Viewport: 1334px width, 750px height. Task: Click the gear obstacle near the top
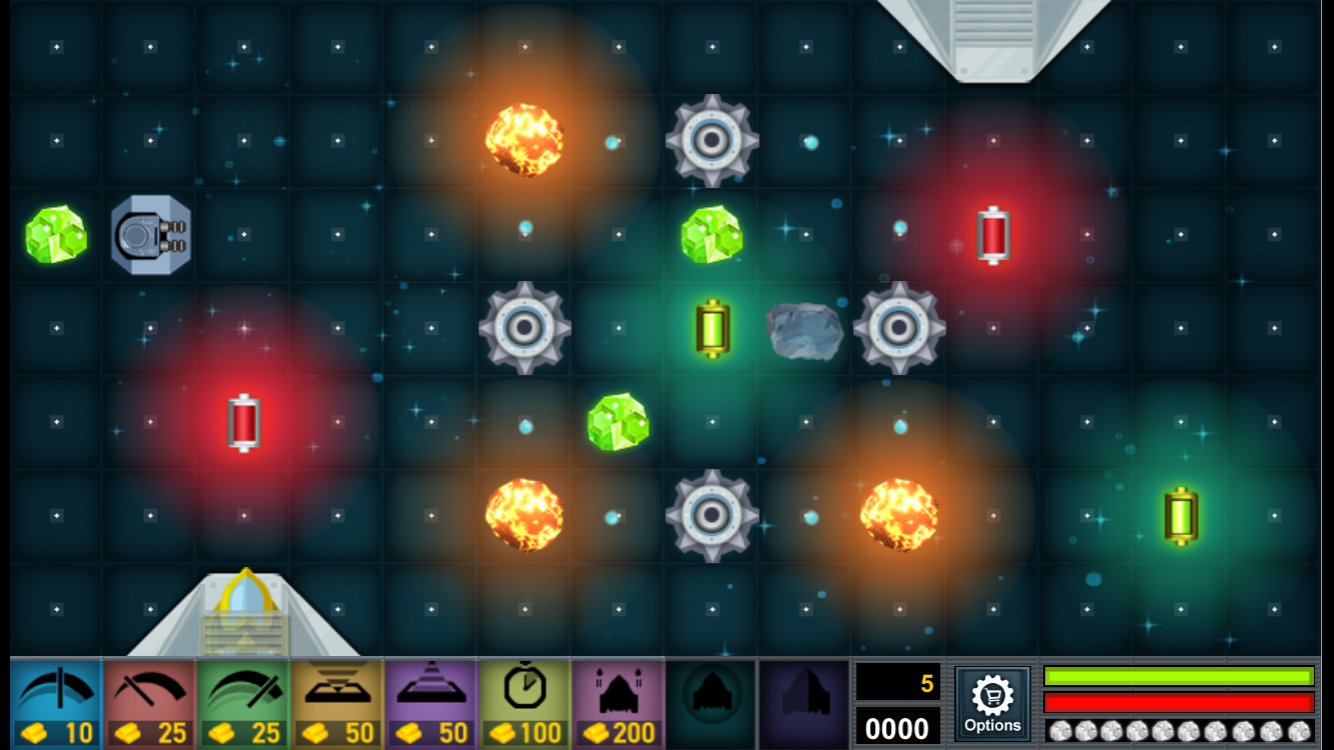(710, 140)
